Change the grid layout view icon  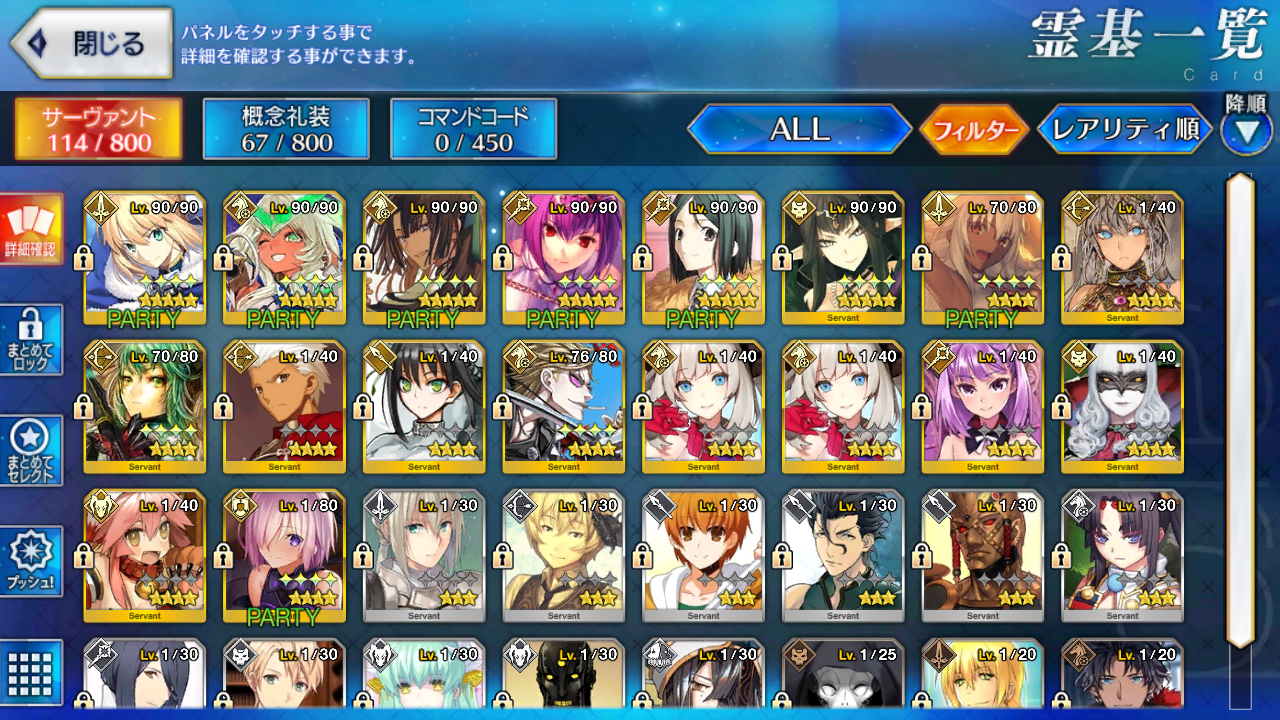coord(31,672)
